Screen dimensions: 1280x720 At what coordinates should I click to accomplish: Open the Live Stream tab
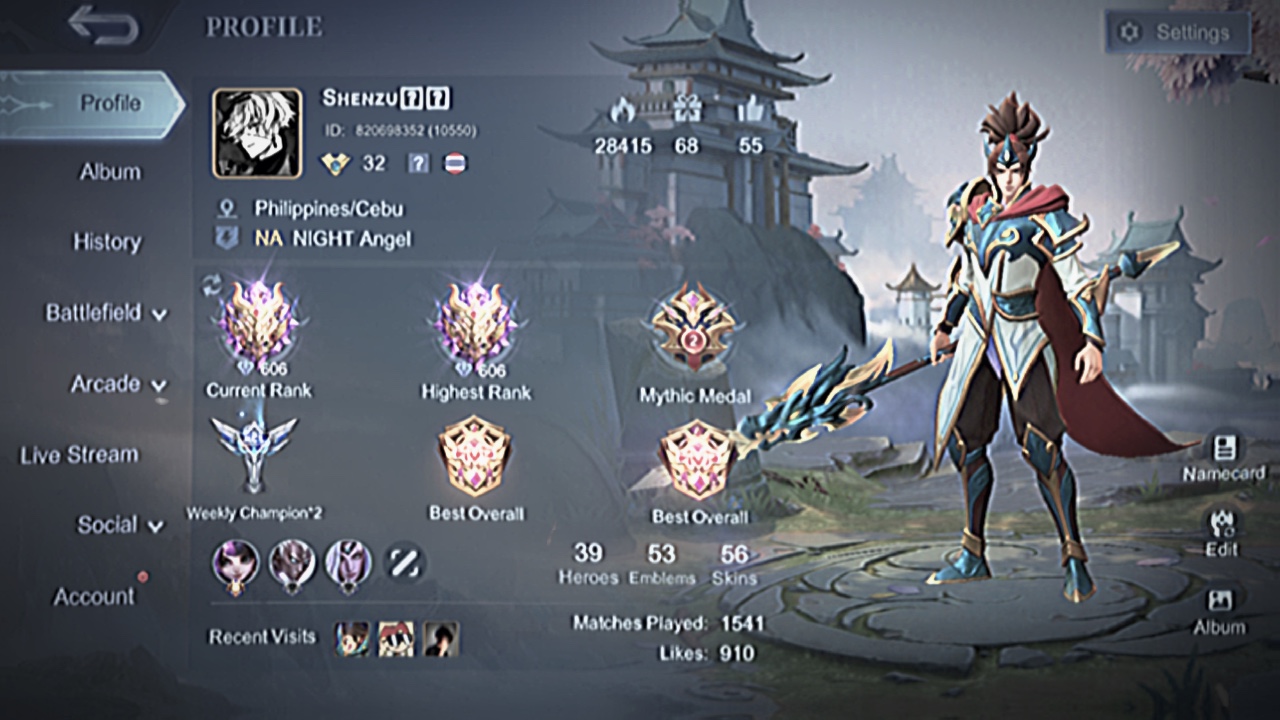(x=79, y=455)
